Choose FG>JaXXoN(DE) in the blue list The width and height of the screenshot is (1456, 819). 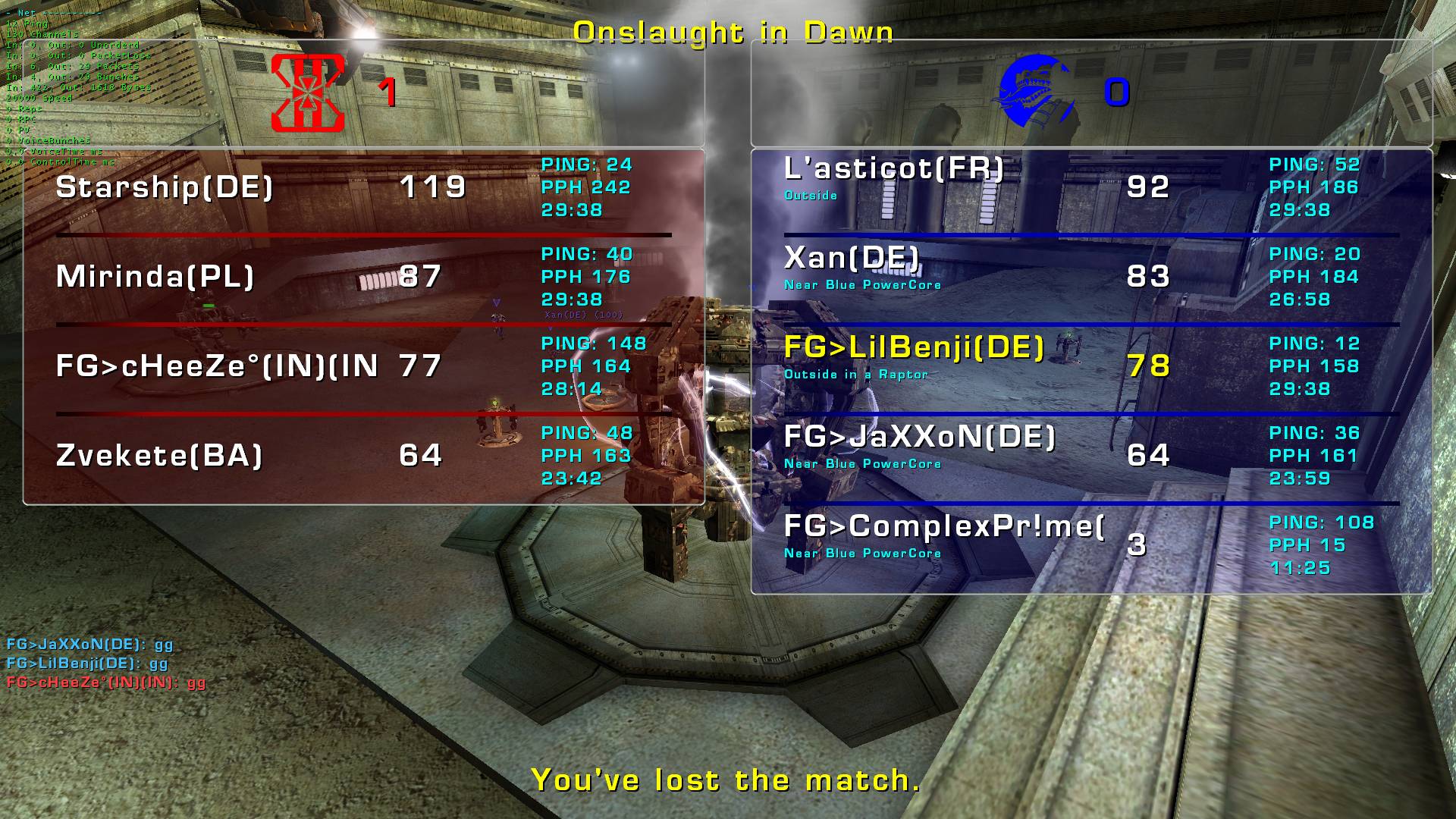[919, 438]
